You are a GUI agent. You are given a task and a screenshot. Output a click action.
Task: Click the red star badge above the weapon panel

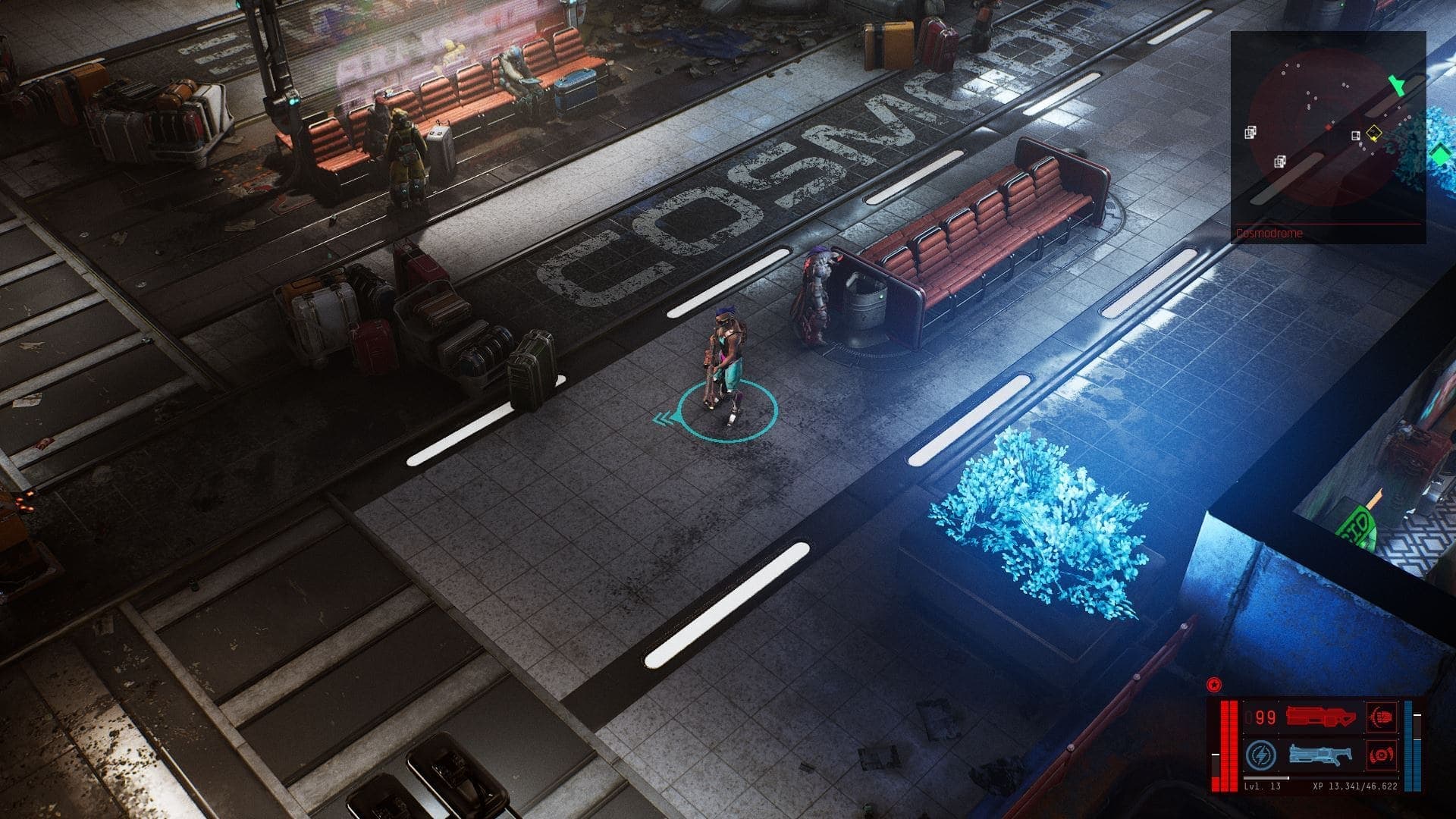pyautogui.click(x=1214, y=686)
